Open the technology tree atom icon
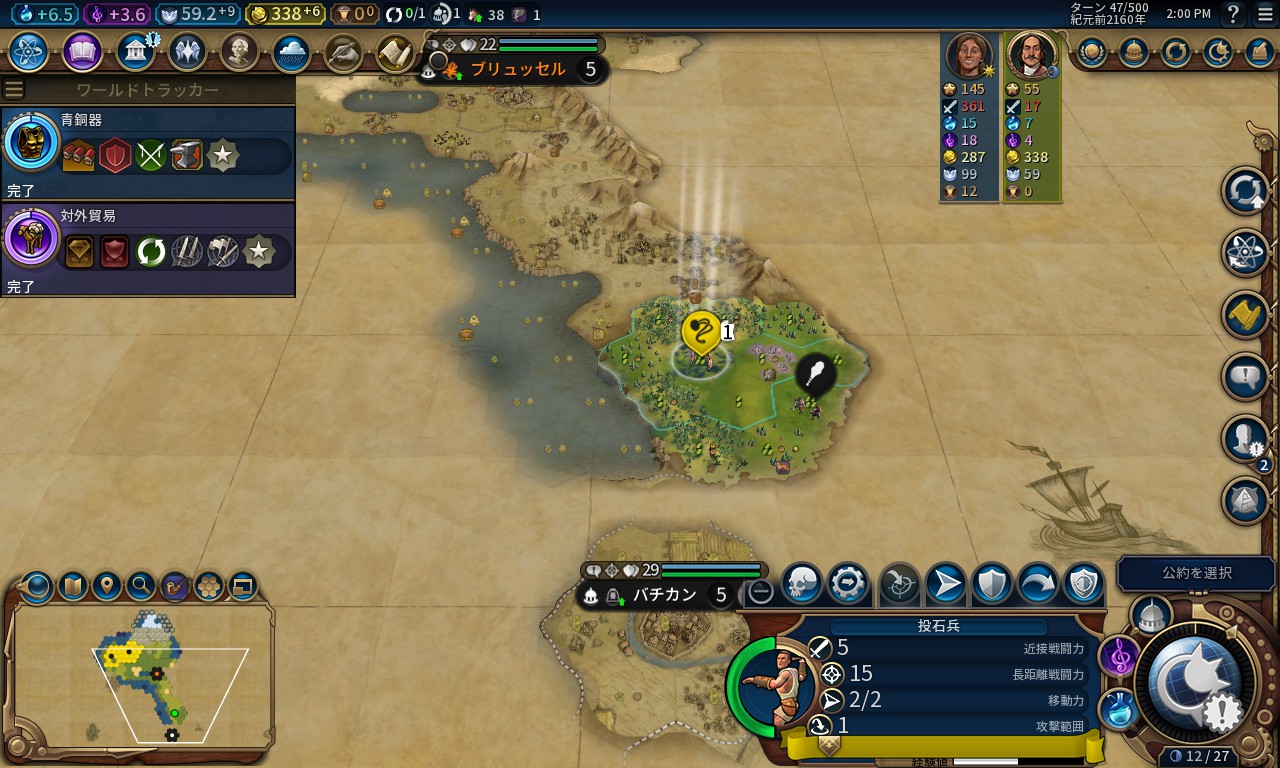This screenshot has height=768, width=1280. click(x=29, y=51)
